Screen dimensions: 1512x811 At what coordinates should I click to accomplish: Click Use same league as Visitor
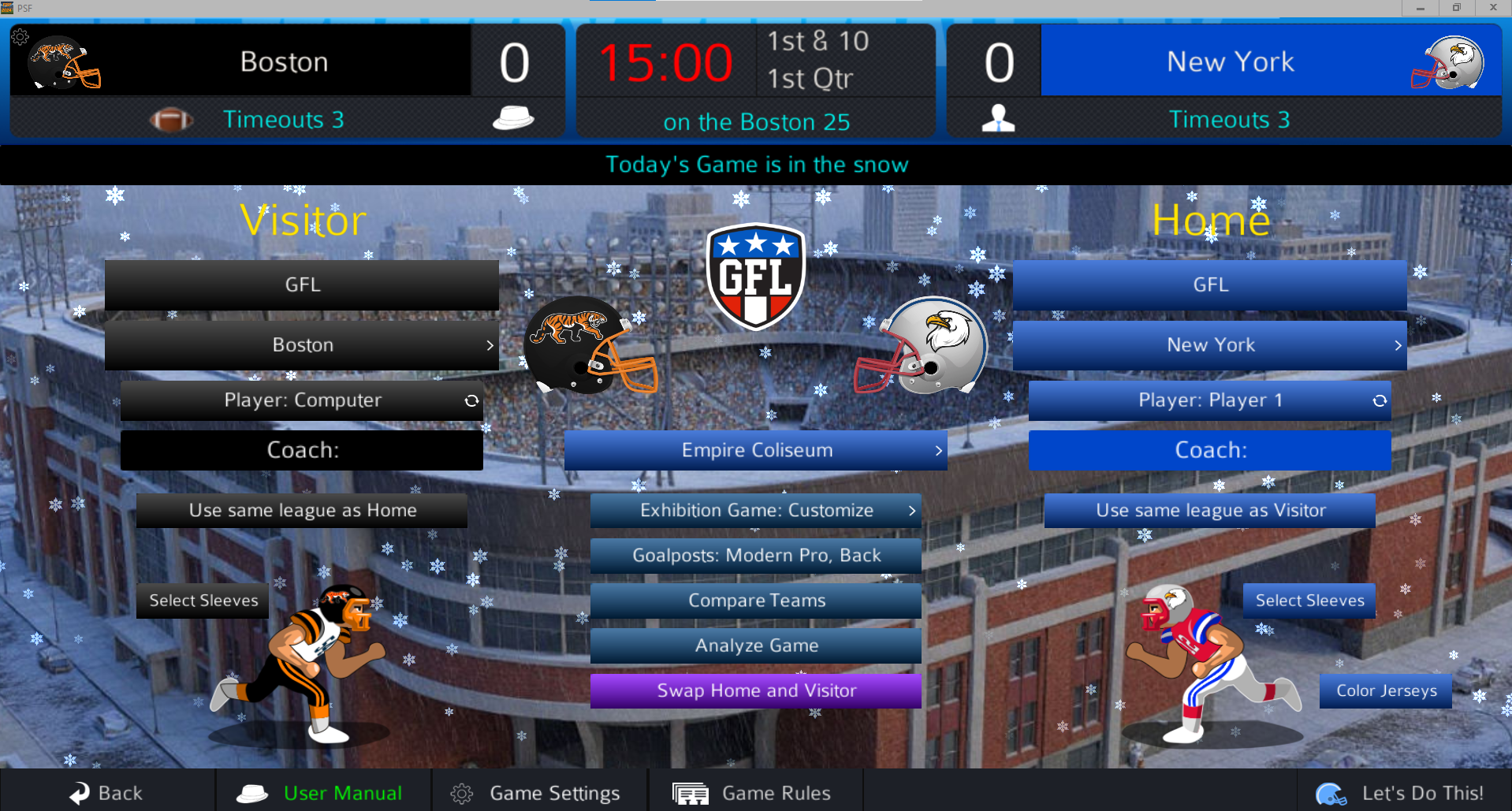click(x=1209, y=511)
